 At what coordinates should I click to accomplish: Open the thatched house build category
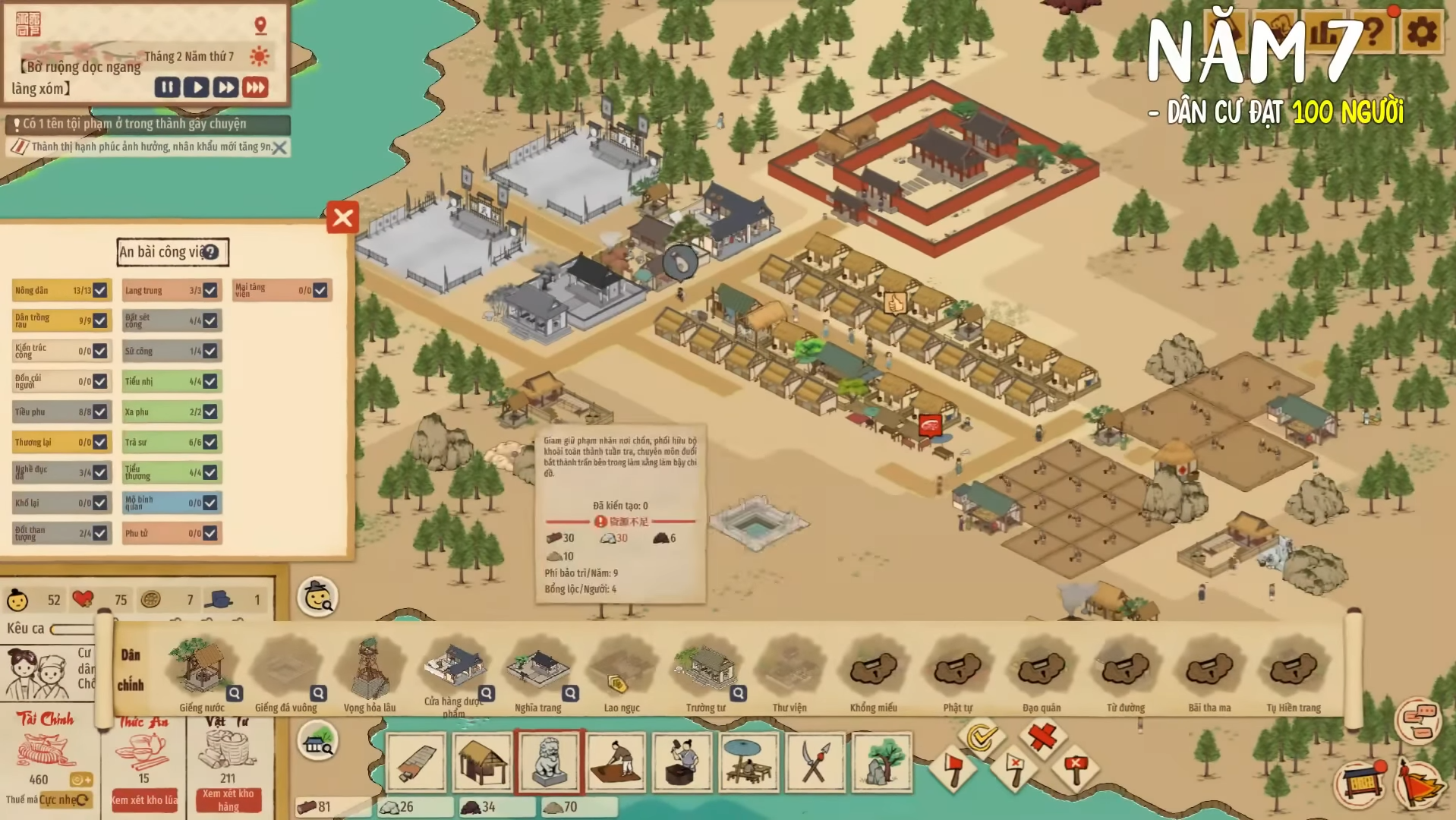(x=482, y=762)
